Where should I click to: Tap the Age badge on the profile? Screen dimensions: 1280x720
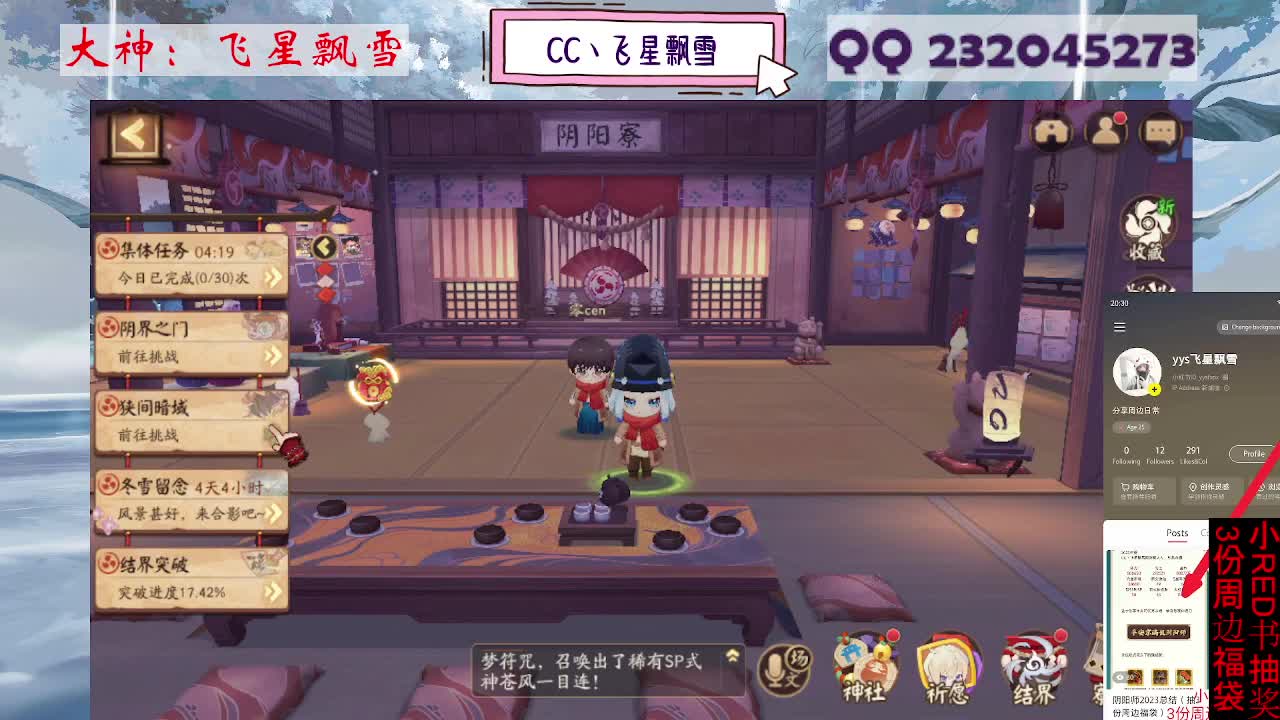[1131, 428]
